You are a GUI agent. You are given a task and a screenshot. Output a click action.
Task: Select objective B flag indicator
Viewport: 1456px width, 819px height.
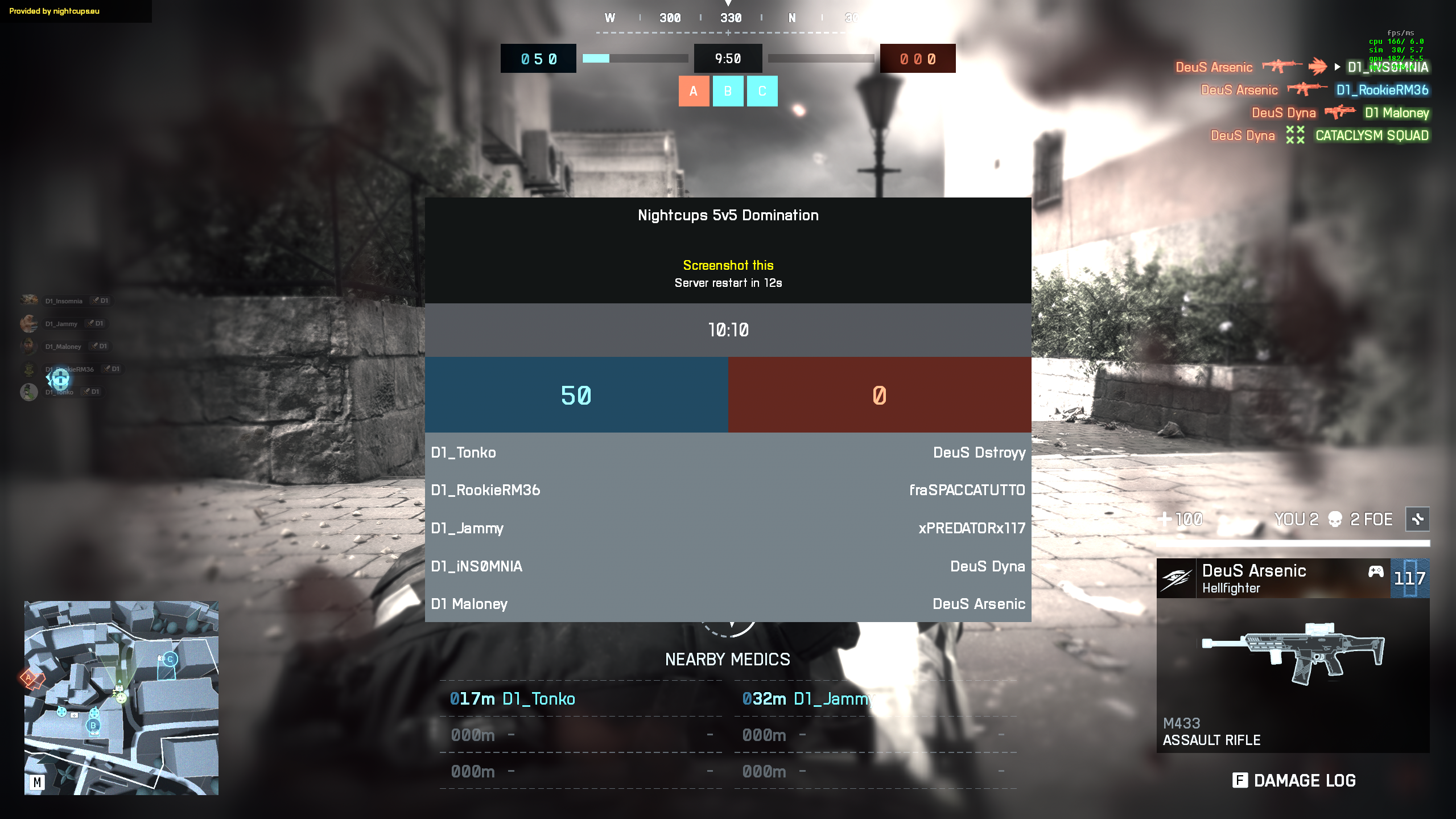[728, 91]
